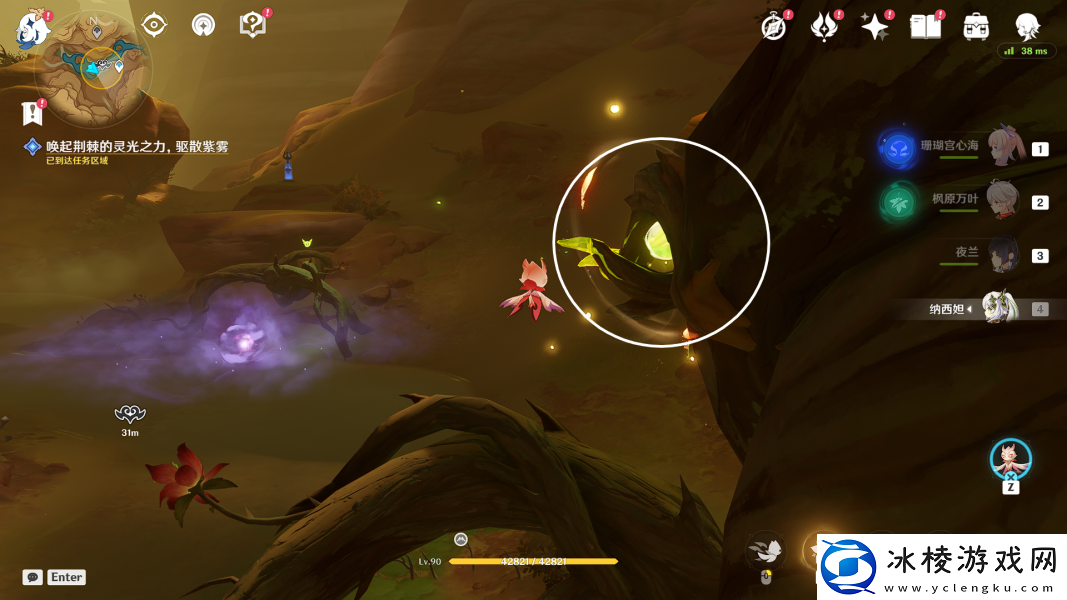Open the backpack inventory
The image size is (1067, 600).
[x=976, y=27]
